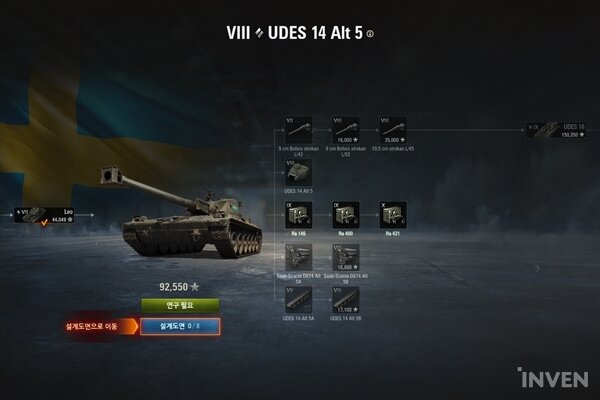Viewport: 600px width, 400px height.
Task: Choose the 9 cm Bofors strvkan L/43 gun
Action: click(298, 128)
